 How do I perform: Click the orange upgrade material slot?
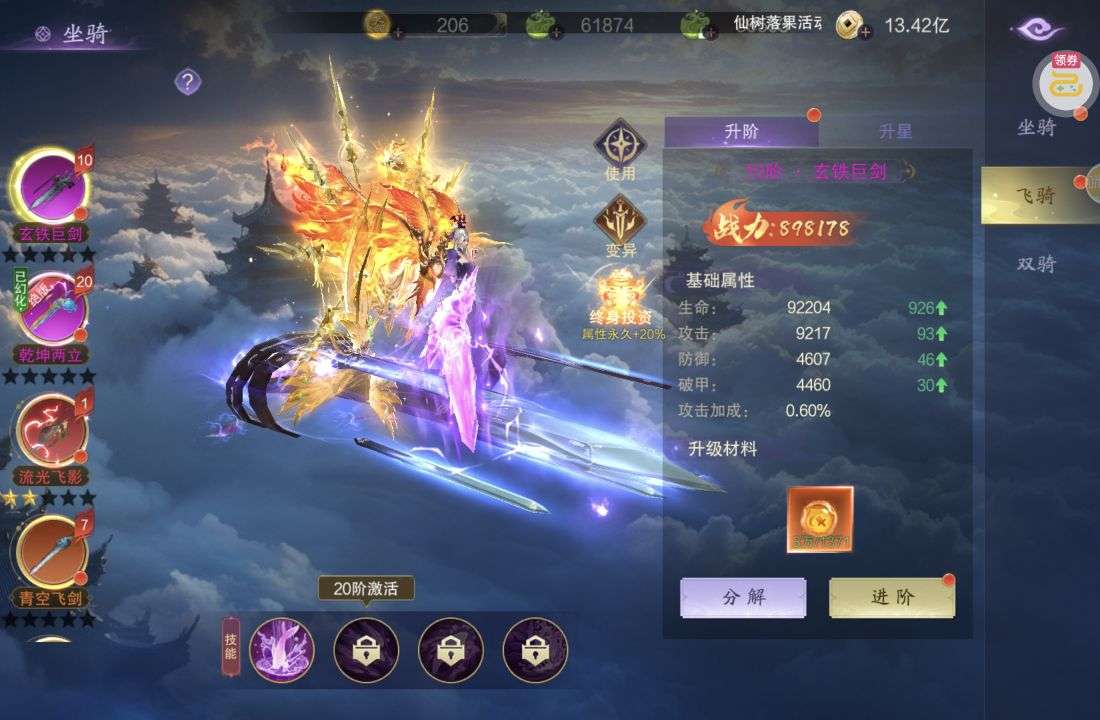pos(820,519)
